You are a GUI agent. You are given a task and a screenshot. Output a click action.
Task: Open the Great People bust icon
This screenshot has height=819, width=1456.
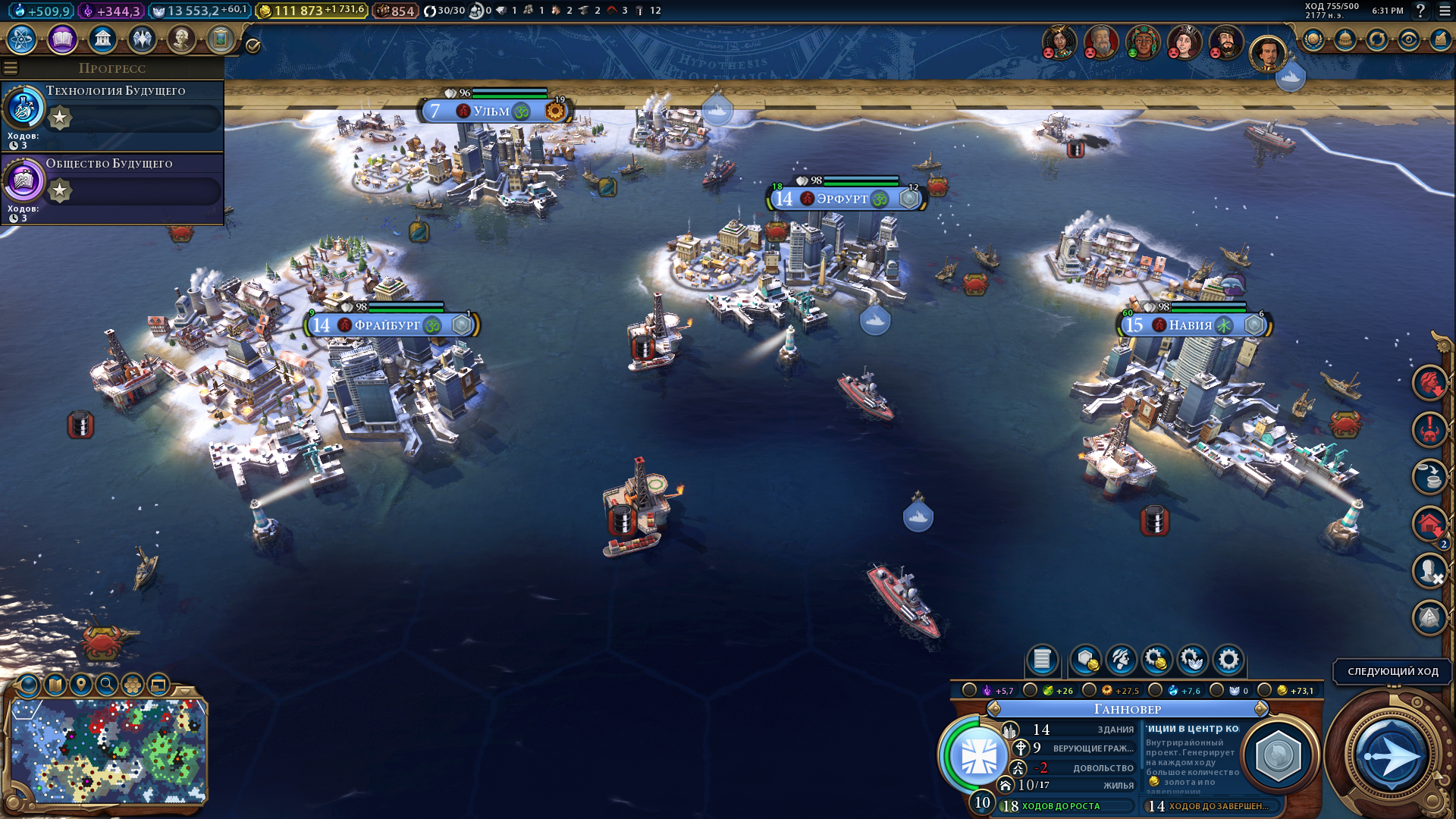tap(181, 39)
